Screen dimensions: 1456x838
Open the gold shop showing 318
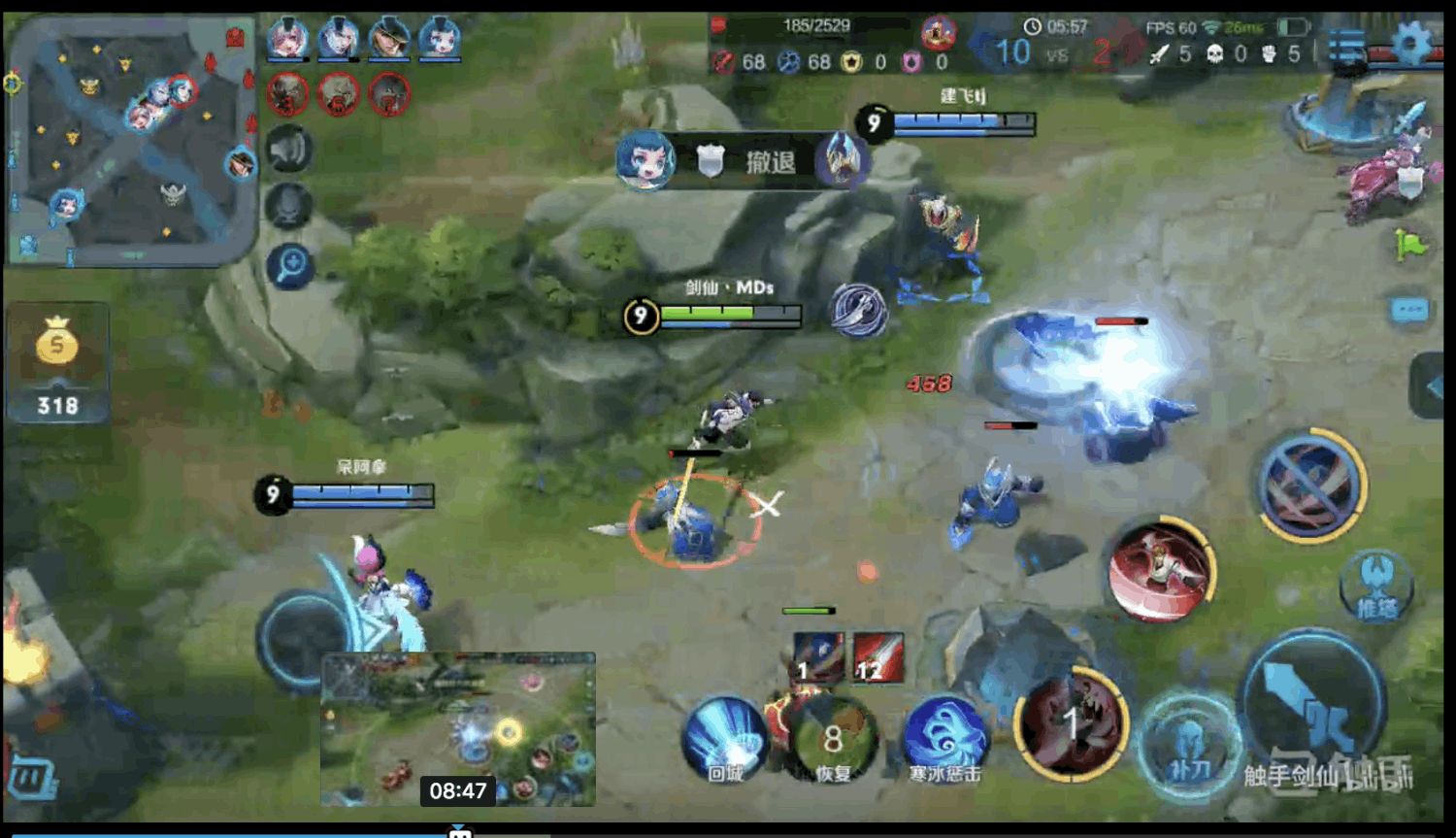(x=57, y=364)
